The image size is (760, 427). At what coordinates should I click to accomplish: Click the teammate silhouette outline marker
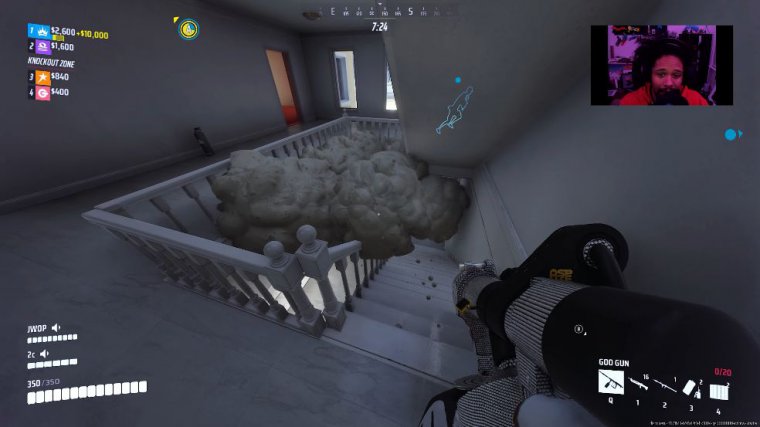(456, 110)
